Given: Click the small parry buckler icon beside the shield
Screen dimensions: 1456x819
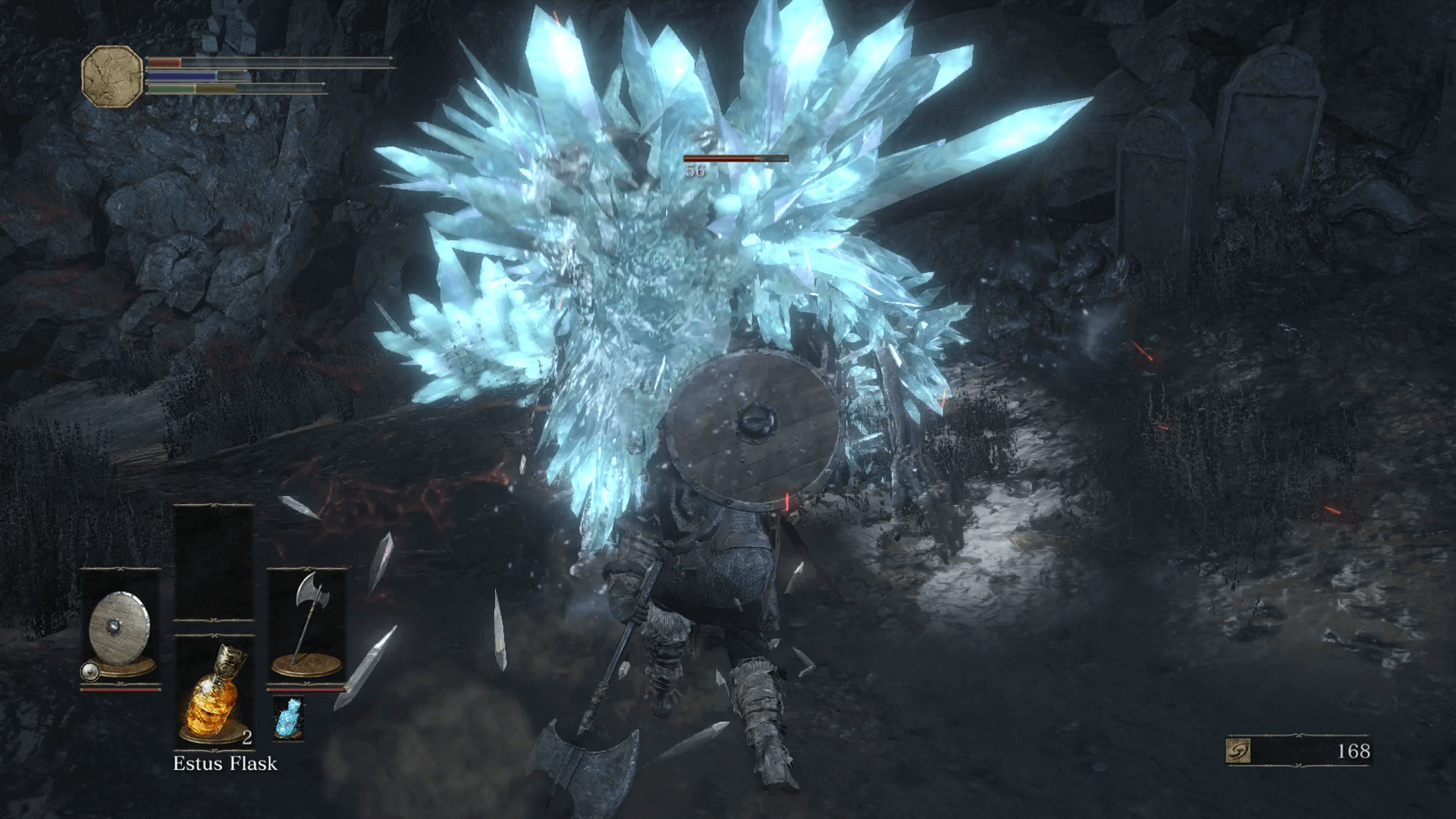Looking at the screenshot, I should coord(90,670).
